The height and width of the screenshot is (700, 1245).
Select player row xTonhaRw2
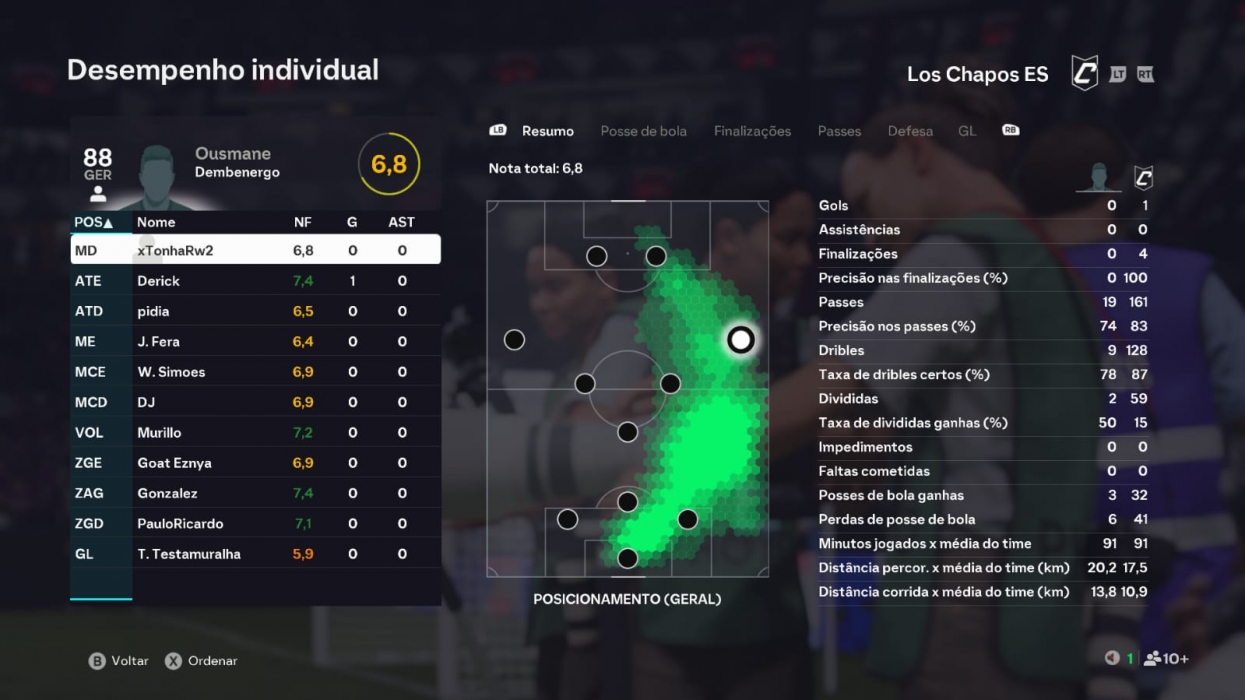click(255, 250)
